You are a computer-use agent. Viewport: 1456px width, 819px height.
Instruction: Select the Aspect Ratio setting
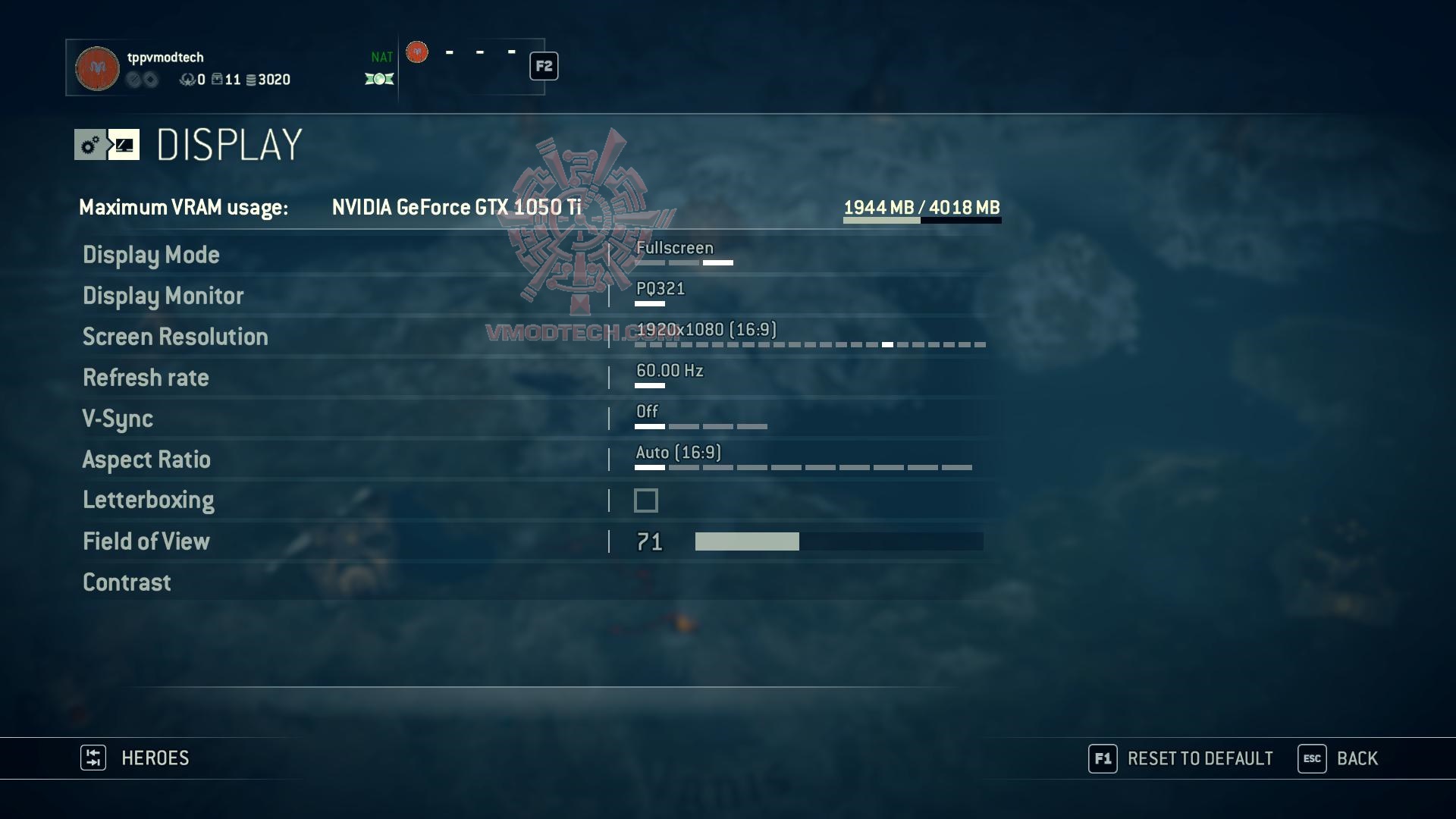click(x=146, y=460)
